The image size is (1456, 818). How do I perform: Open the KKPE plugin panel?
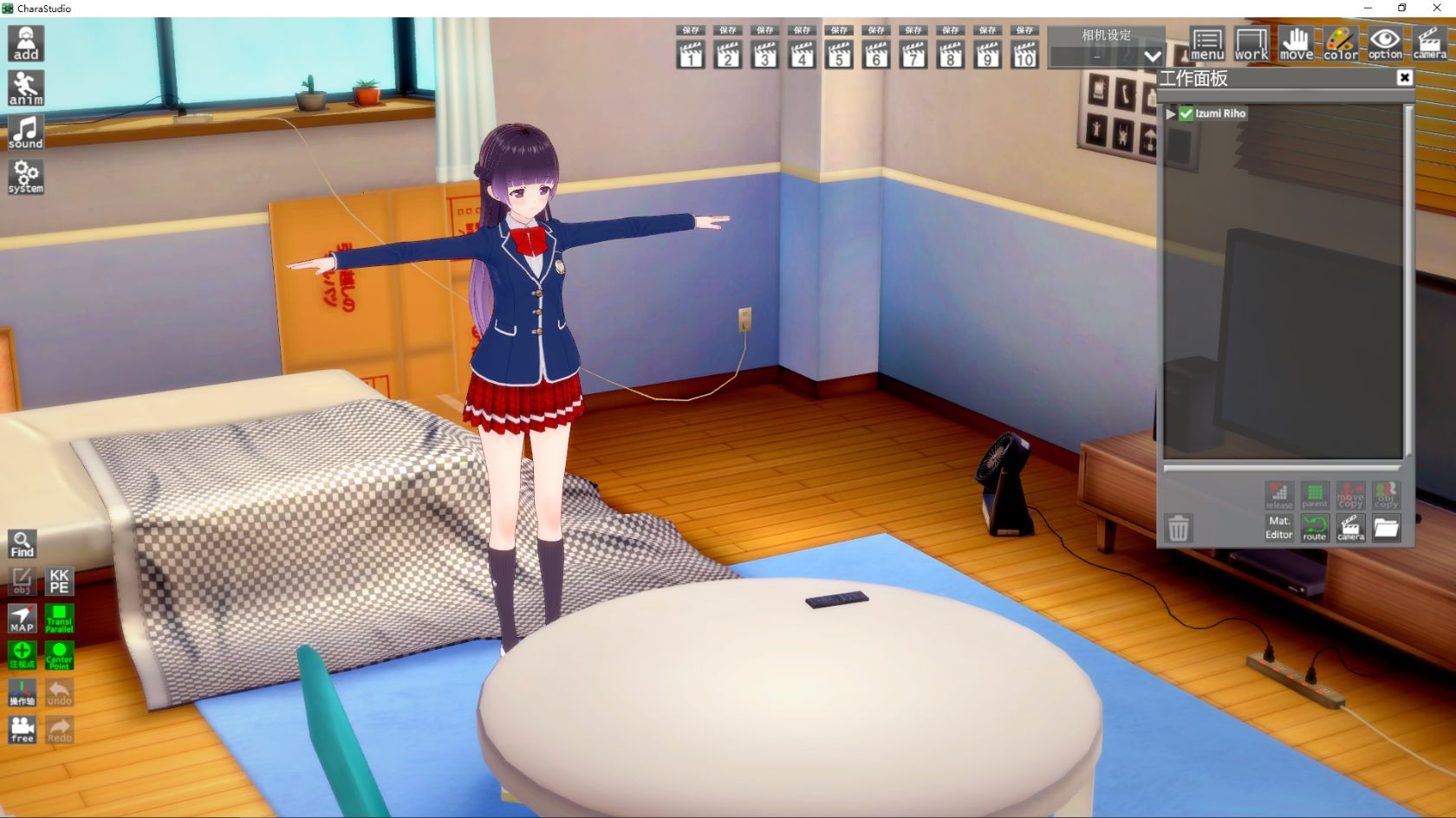pos(59,581)
